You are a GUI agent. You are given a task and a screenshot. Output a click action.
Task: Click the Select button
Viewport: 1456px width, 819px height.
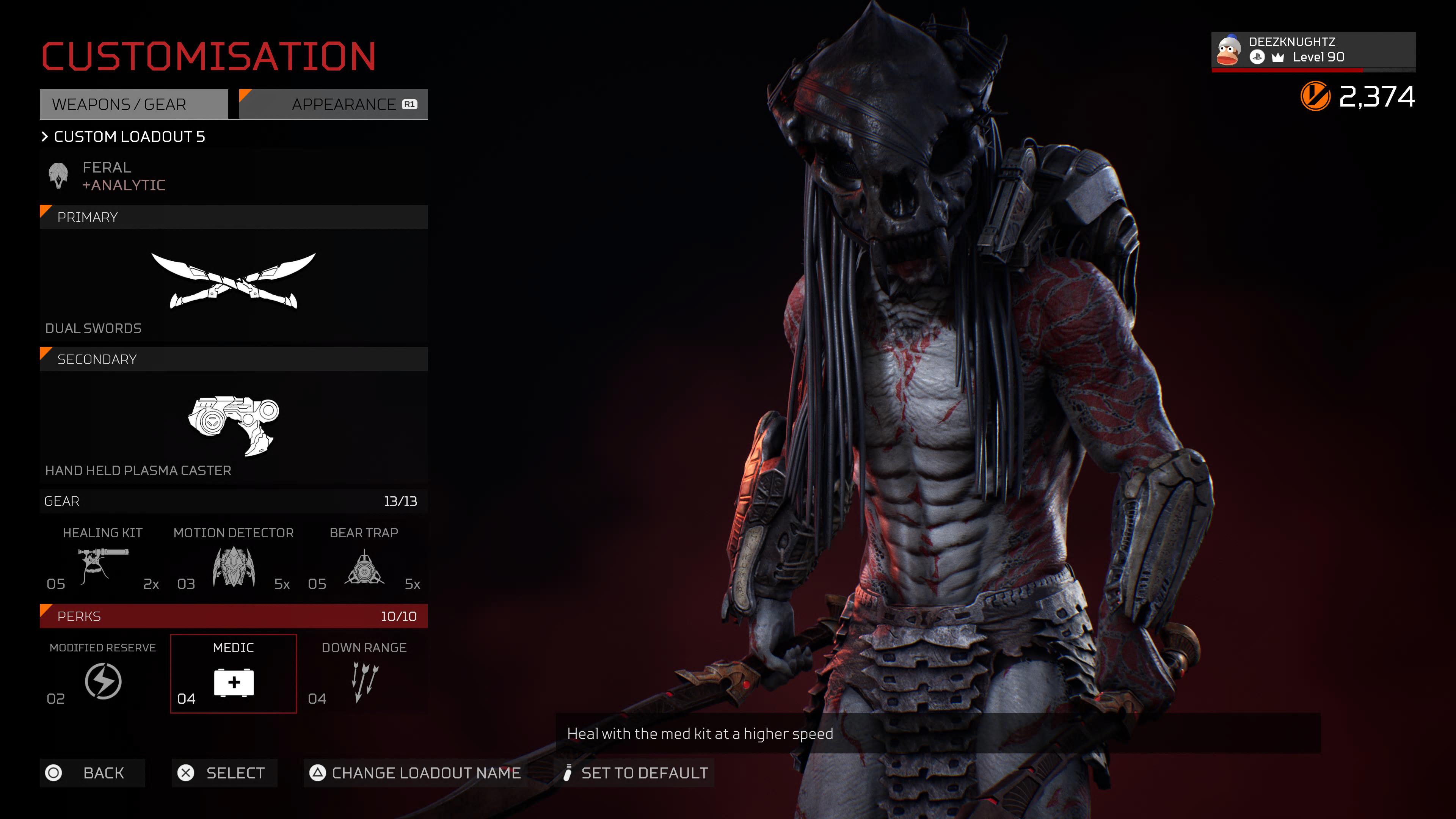[x=224, y=773]
